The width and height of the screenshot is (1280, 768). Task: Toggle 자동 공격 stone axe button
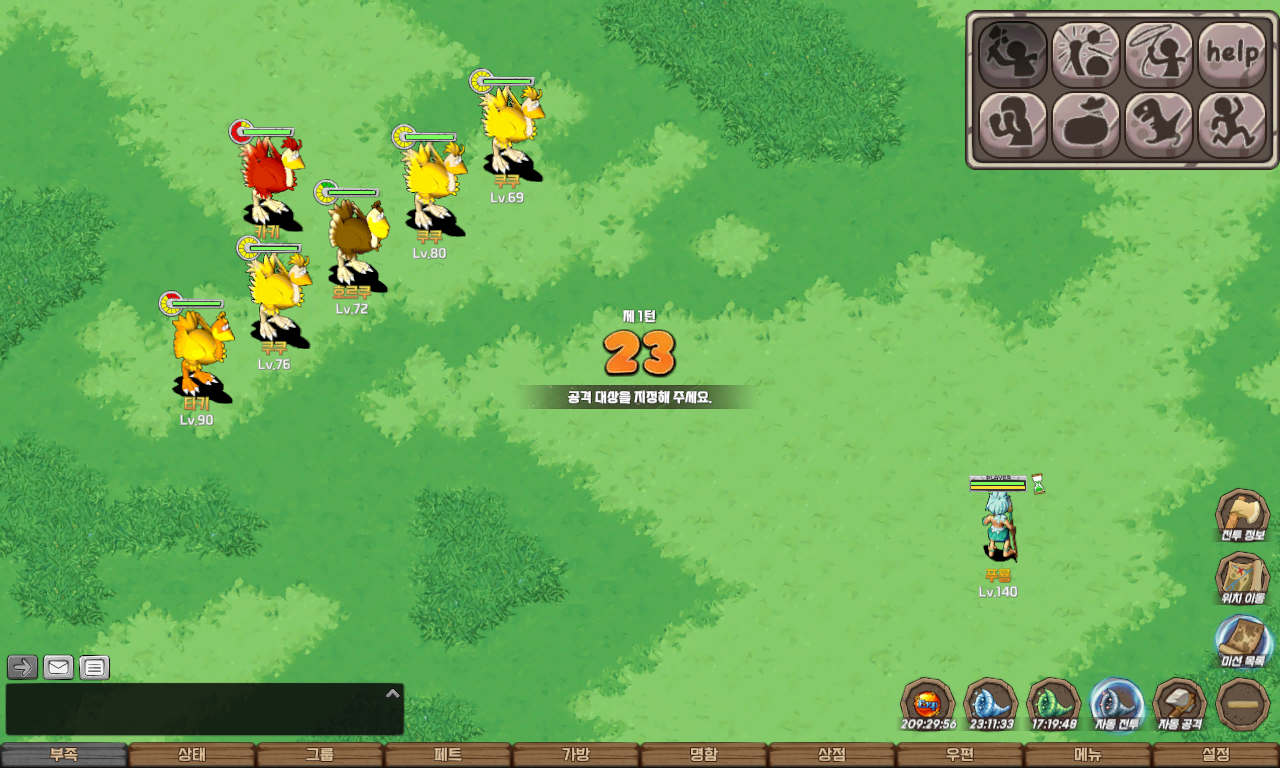[1180, 704]
